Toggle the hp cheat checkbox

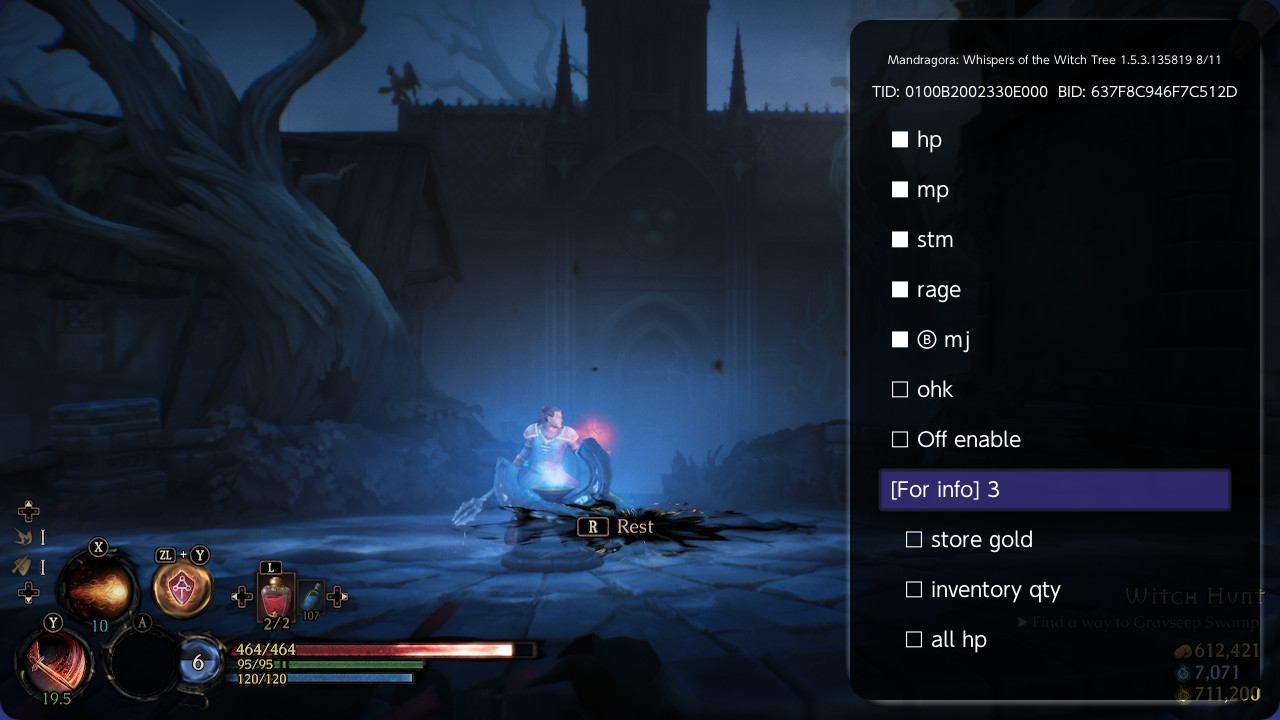pyautogui.click(x=900, y=140)
